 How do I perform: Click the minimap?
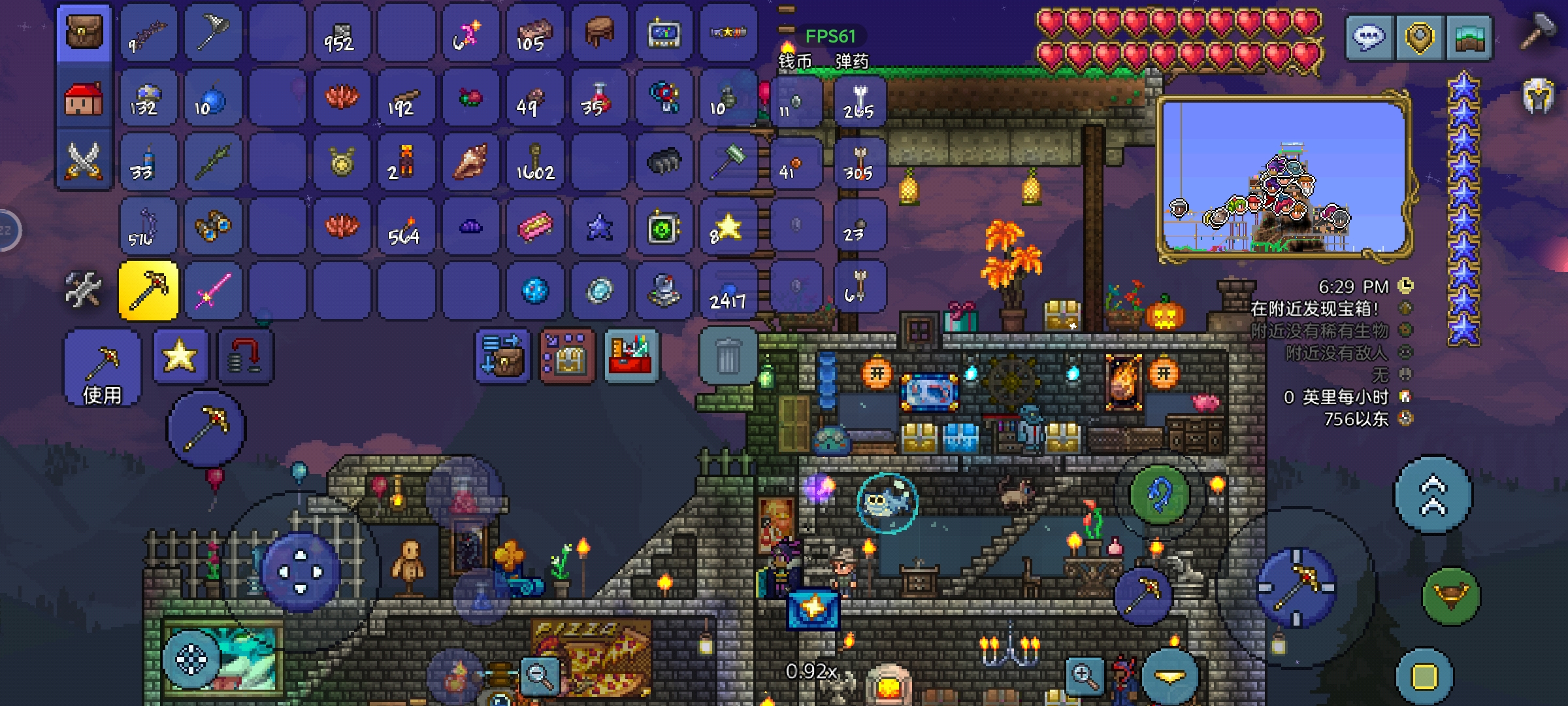tap(1284, 176)
